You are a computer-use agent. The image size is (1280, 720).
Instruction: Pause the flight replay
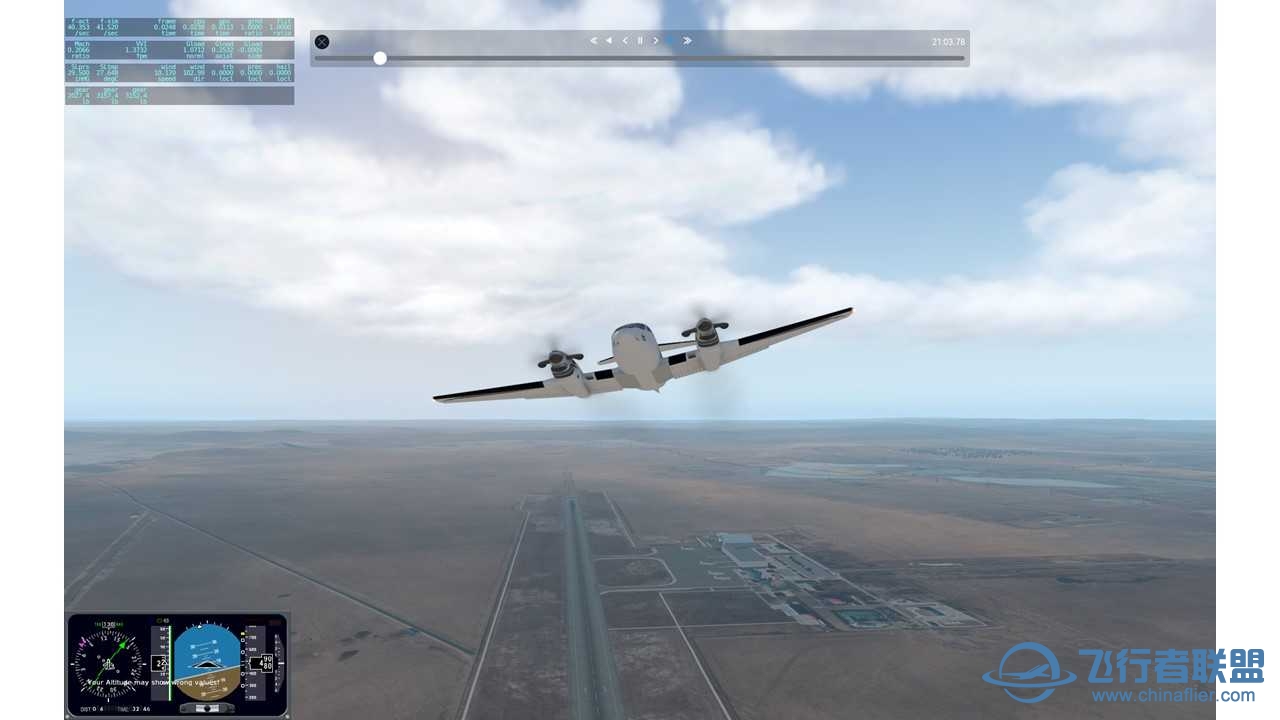(x=640, y=41)
